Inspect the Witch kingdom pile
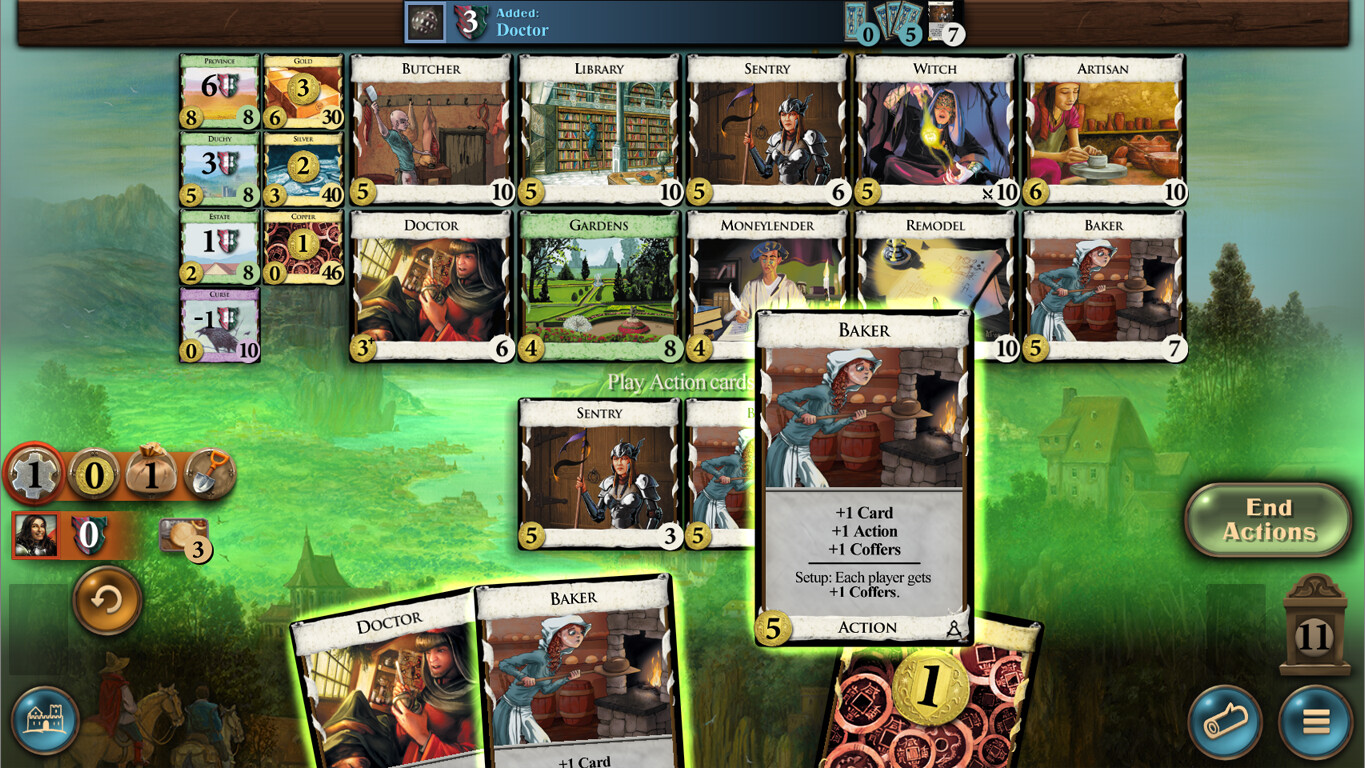Viewport: 1365px width, 768px height. [934, 128]
